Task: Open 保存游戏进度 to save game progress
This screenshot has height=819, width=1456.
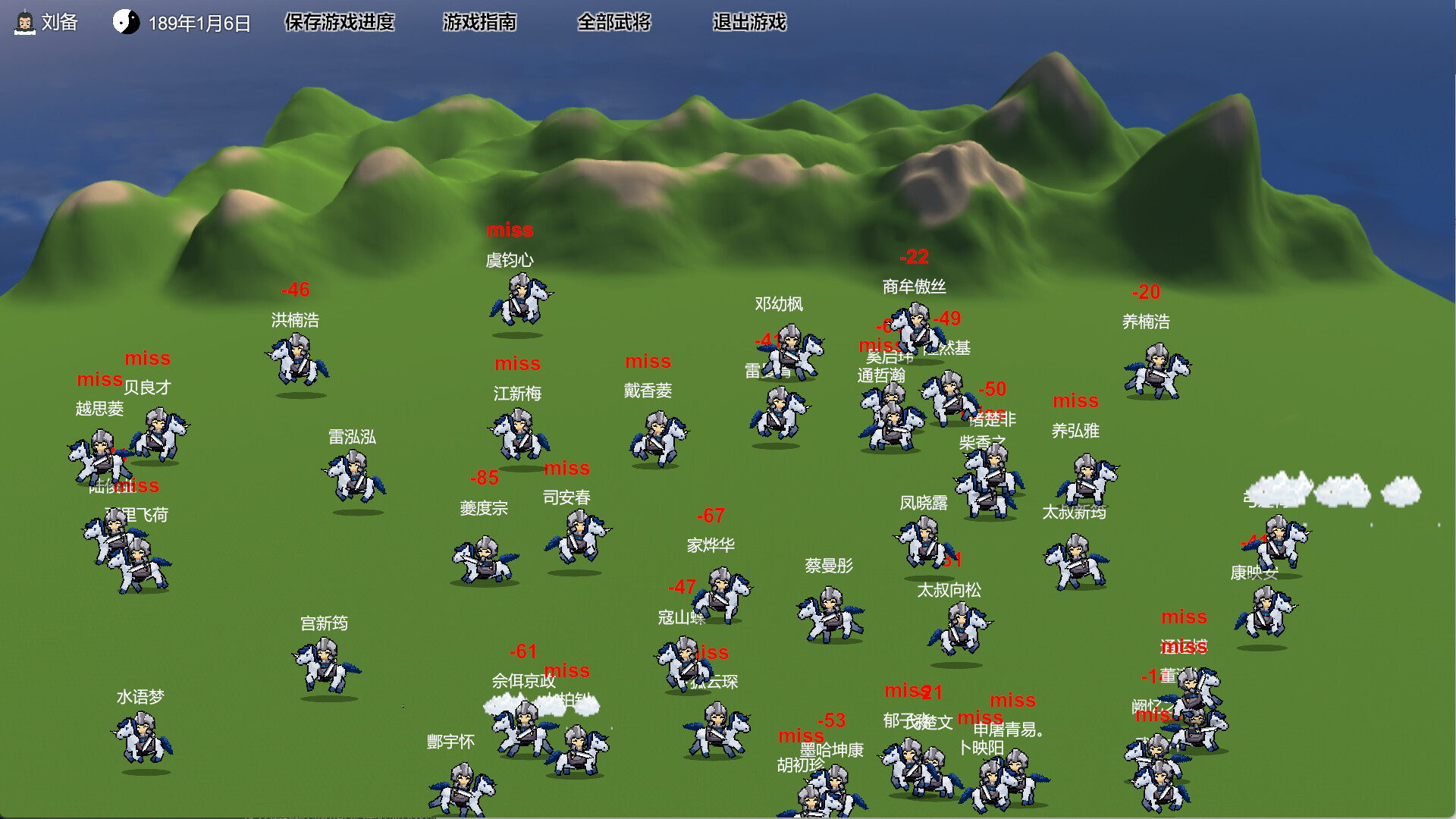Action: click(x=339, y=23)
